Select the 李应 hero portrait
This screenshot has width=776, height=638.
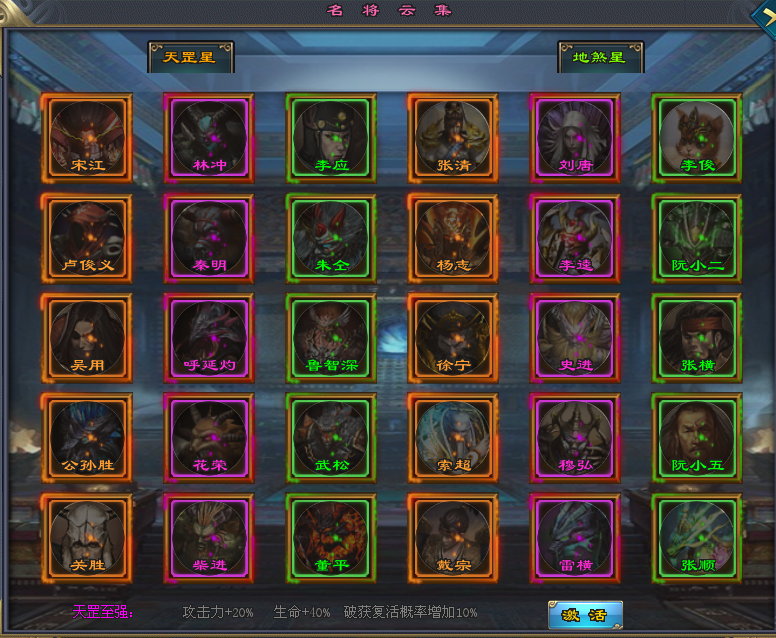coord(331,138)
